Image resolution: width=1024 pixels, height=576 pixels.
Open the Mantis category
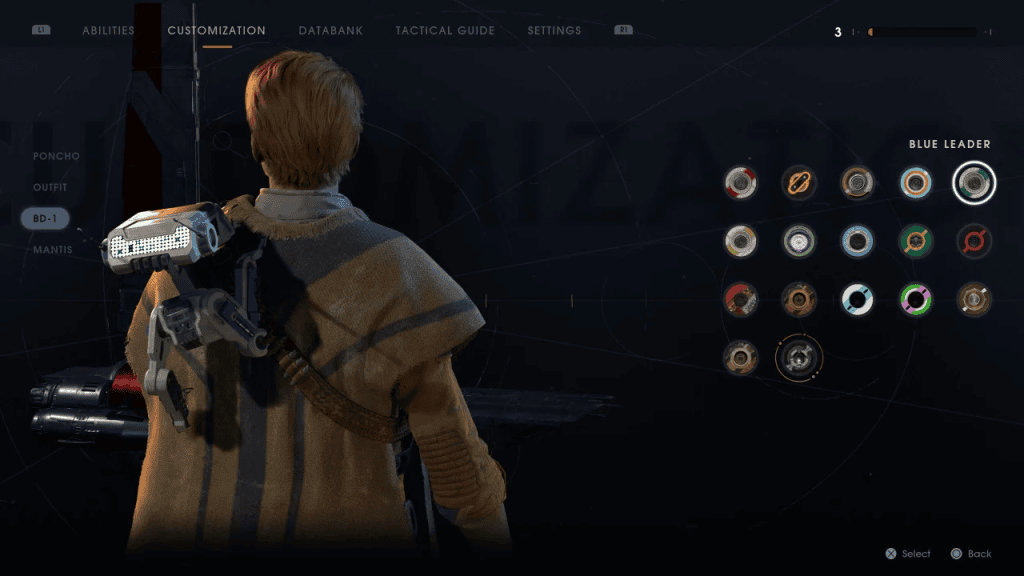[x=53, y=249]
